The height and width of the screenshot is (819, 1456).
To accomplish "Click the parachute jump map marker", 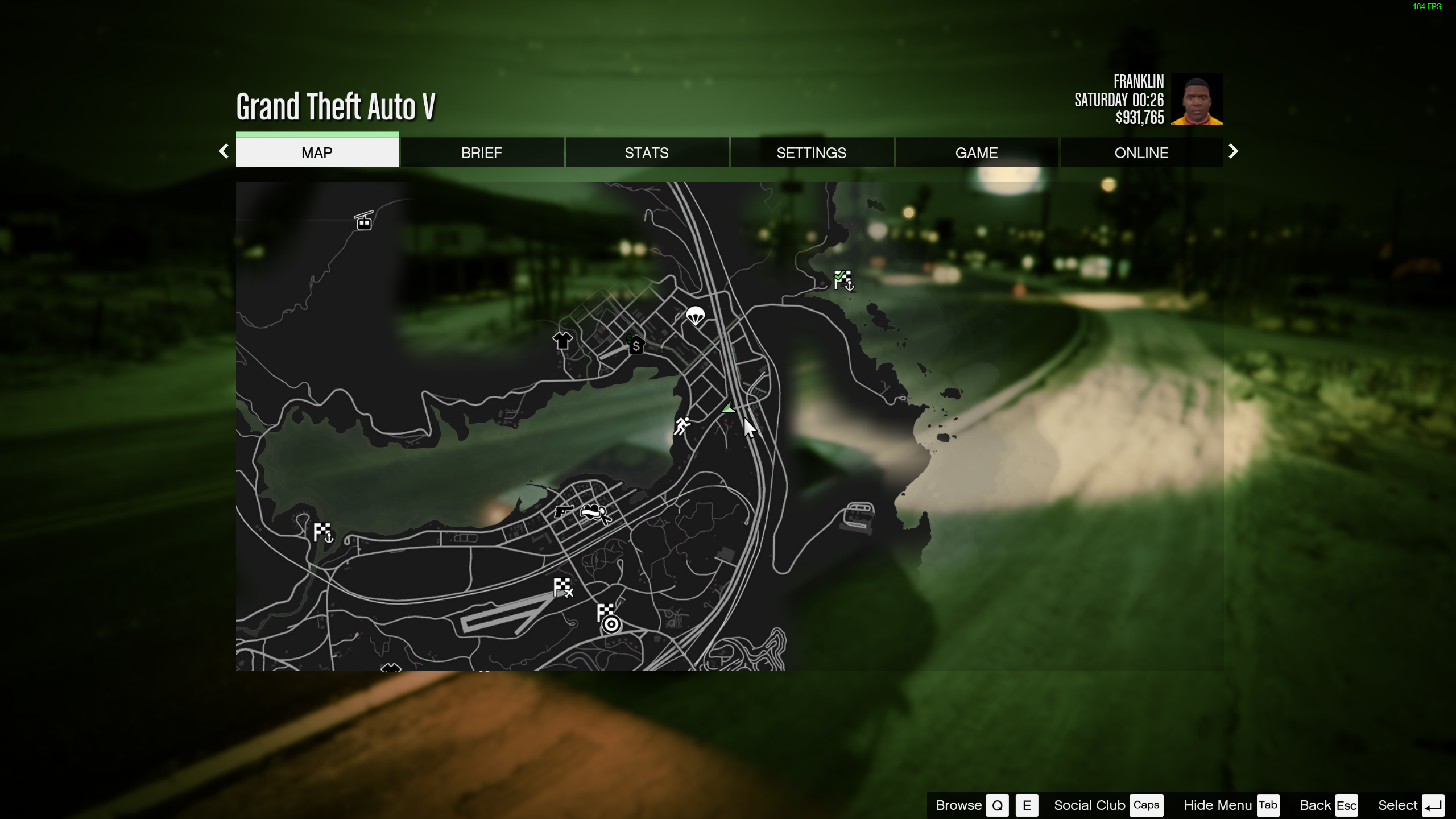I will coord(695,315).
